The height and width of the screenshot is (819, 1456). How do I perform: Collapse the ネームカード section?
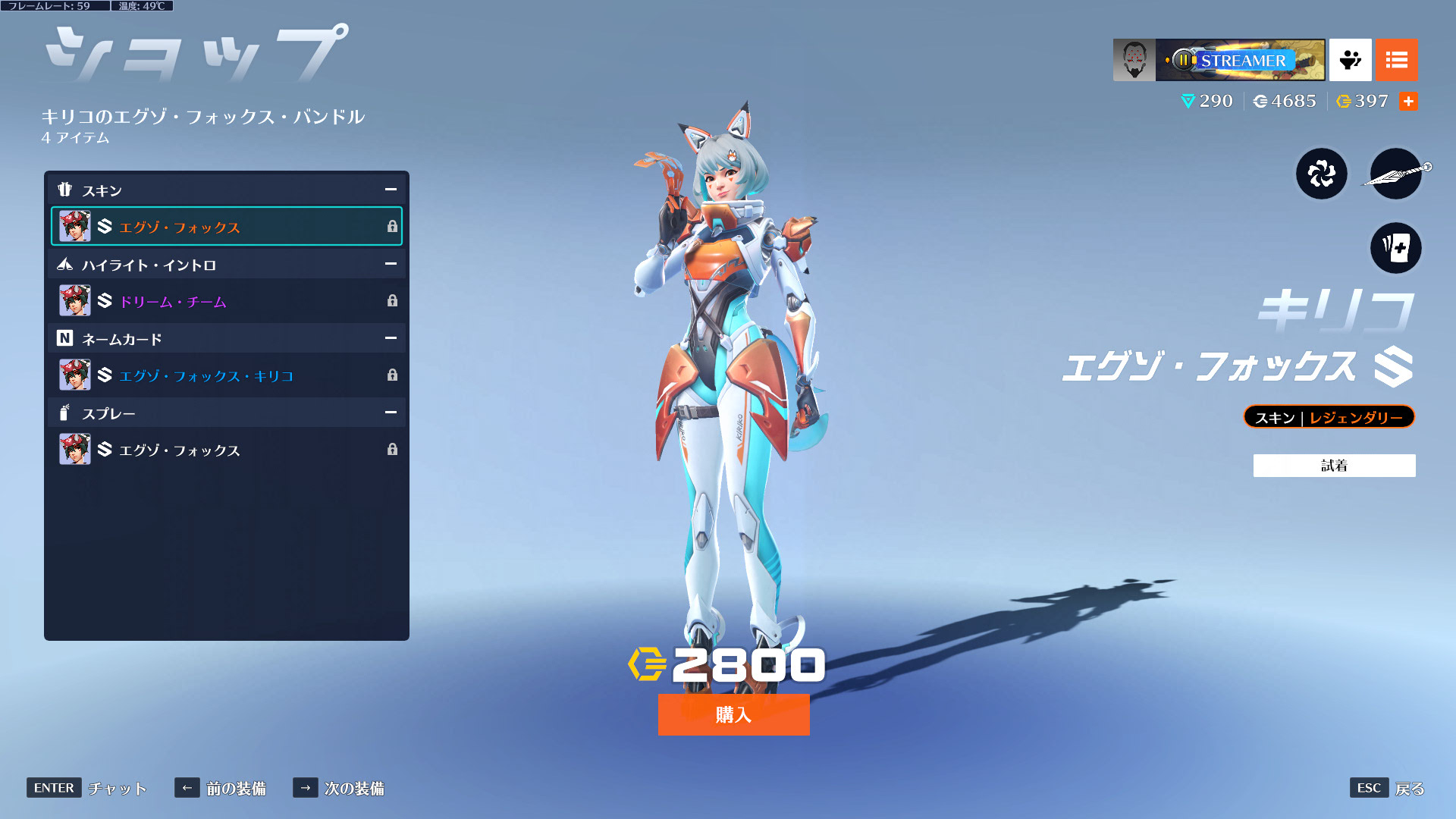[391, 338]
